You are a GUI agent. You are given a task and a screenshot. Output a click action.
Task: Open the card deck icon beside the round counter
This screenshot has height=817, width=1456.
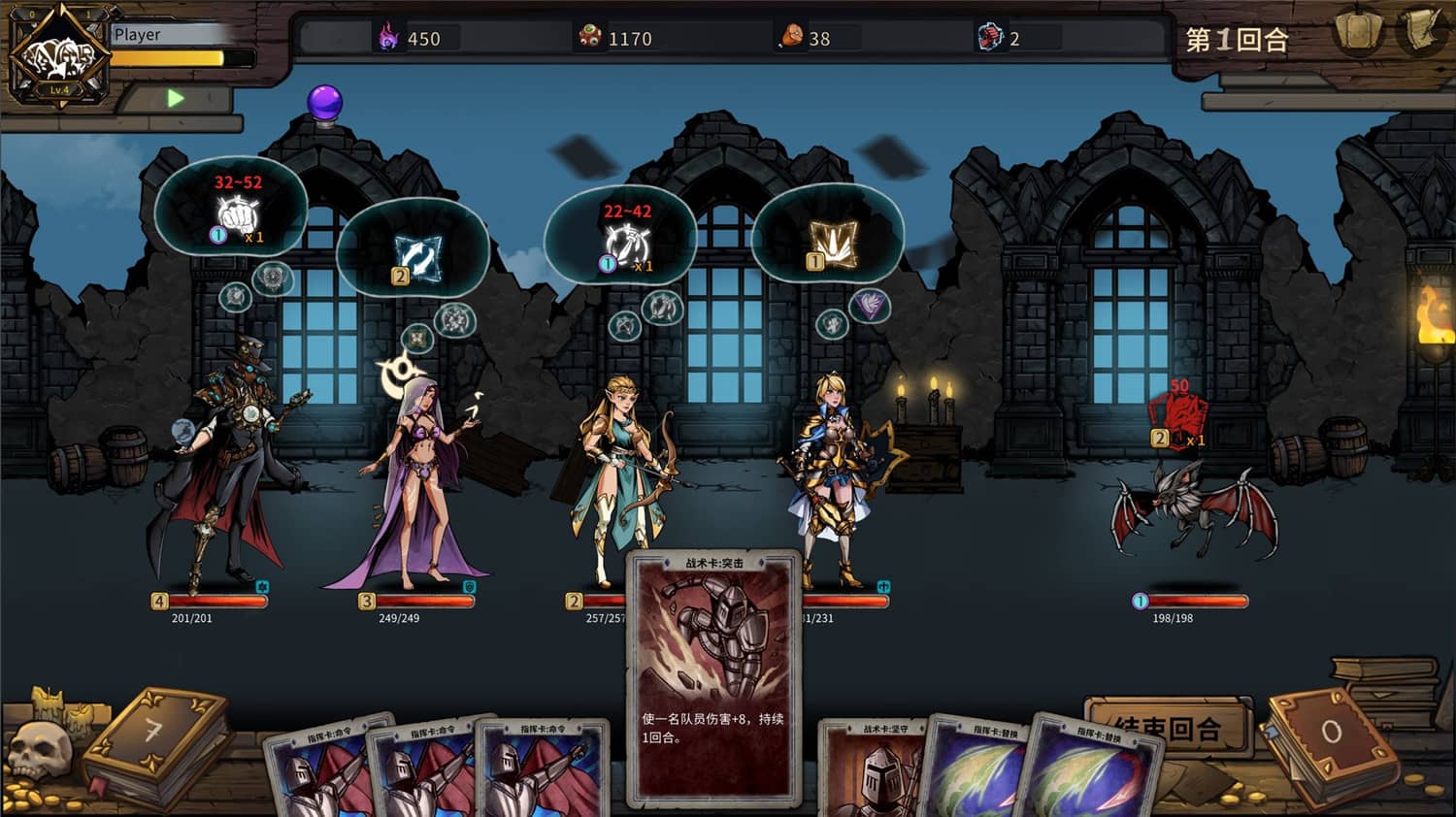(x=1359, y=33)
